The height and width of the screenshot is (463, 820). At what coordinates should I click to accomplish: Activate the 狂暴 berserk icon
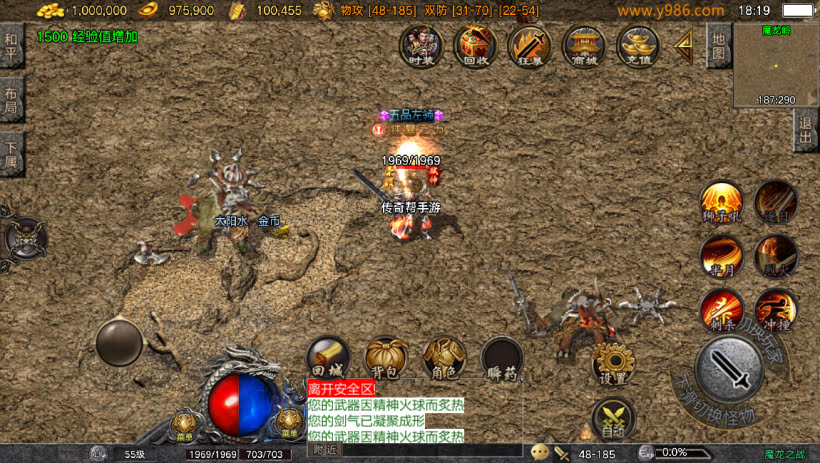[x=529, y=45]
